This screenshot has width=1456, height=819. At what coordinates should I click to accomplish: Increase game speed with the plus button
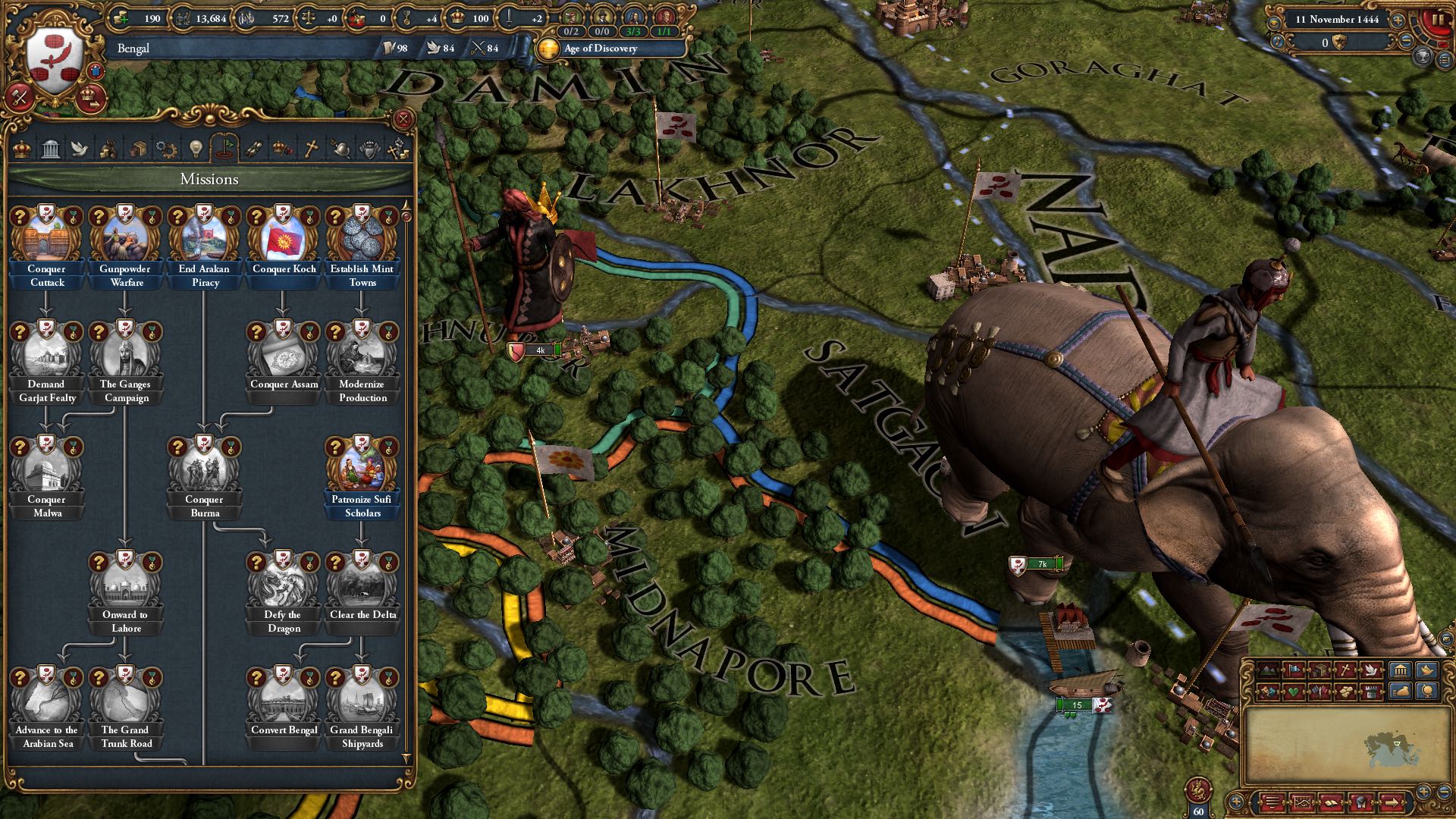[1398, 20]
